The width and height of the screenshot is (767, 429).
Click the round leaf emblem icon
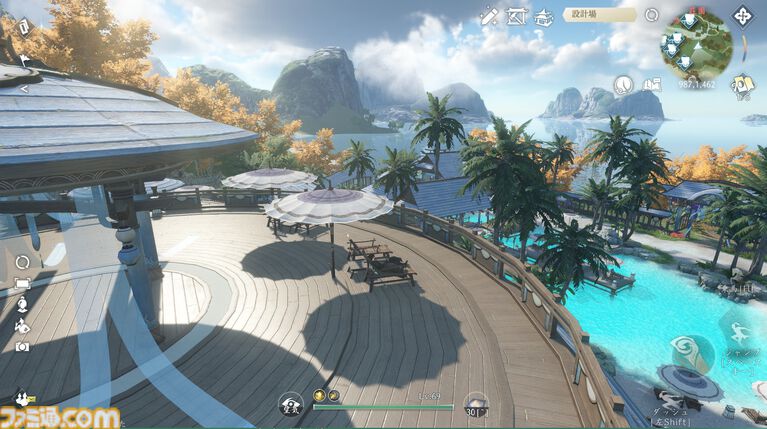(x=623, y=84)
